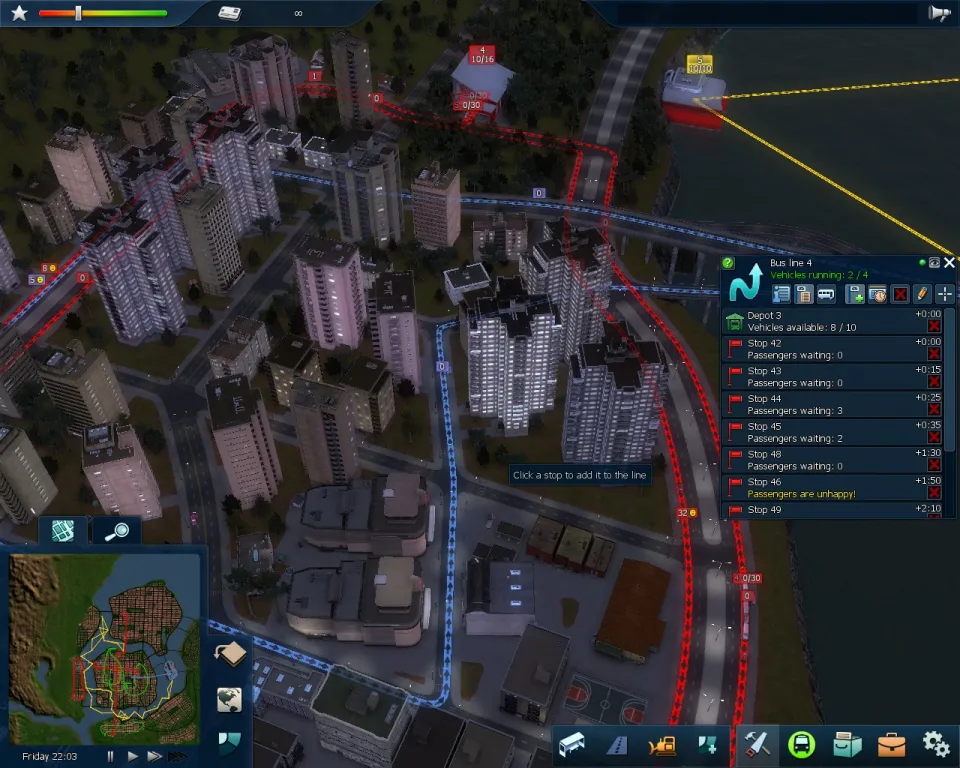960x768 pixels.
Task: Remove Stop 44 from the line
Action: click(934, 409)
